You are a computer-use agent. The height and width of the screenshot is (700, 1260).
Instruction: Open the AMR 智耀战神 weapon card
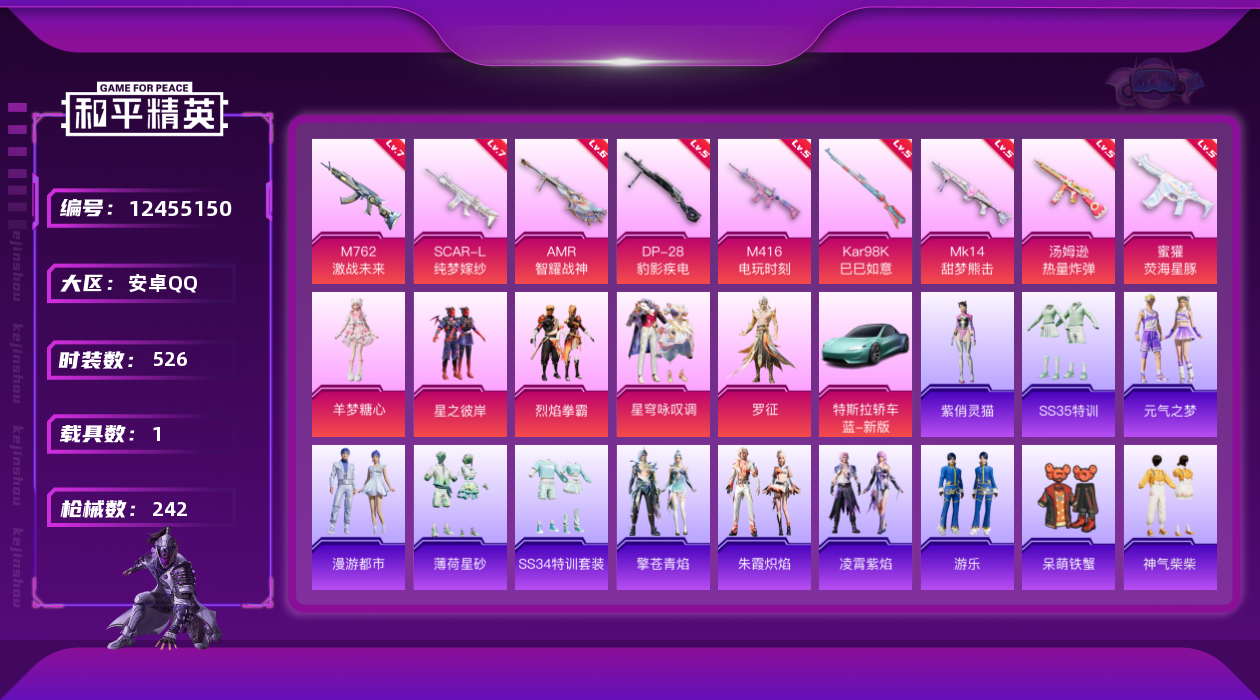pyautogui.click(x=561, y=211)
